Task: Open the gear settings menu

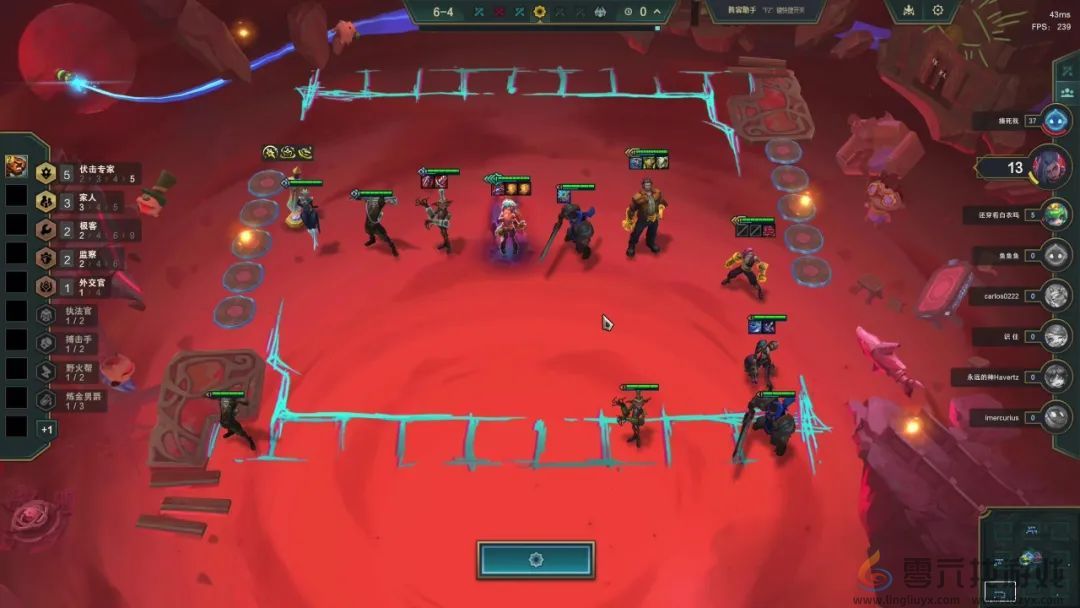Action: [938, 11]
